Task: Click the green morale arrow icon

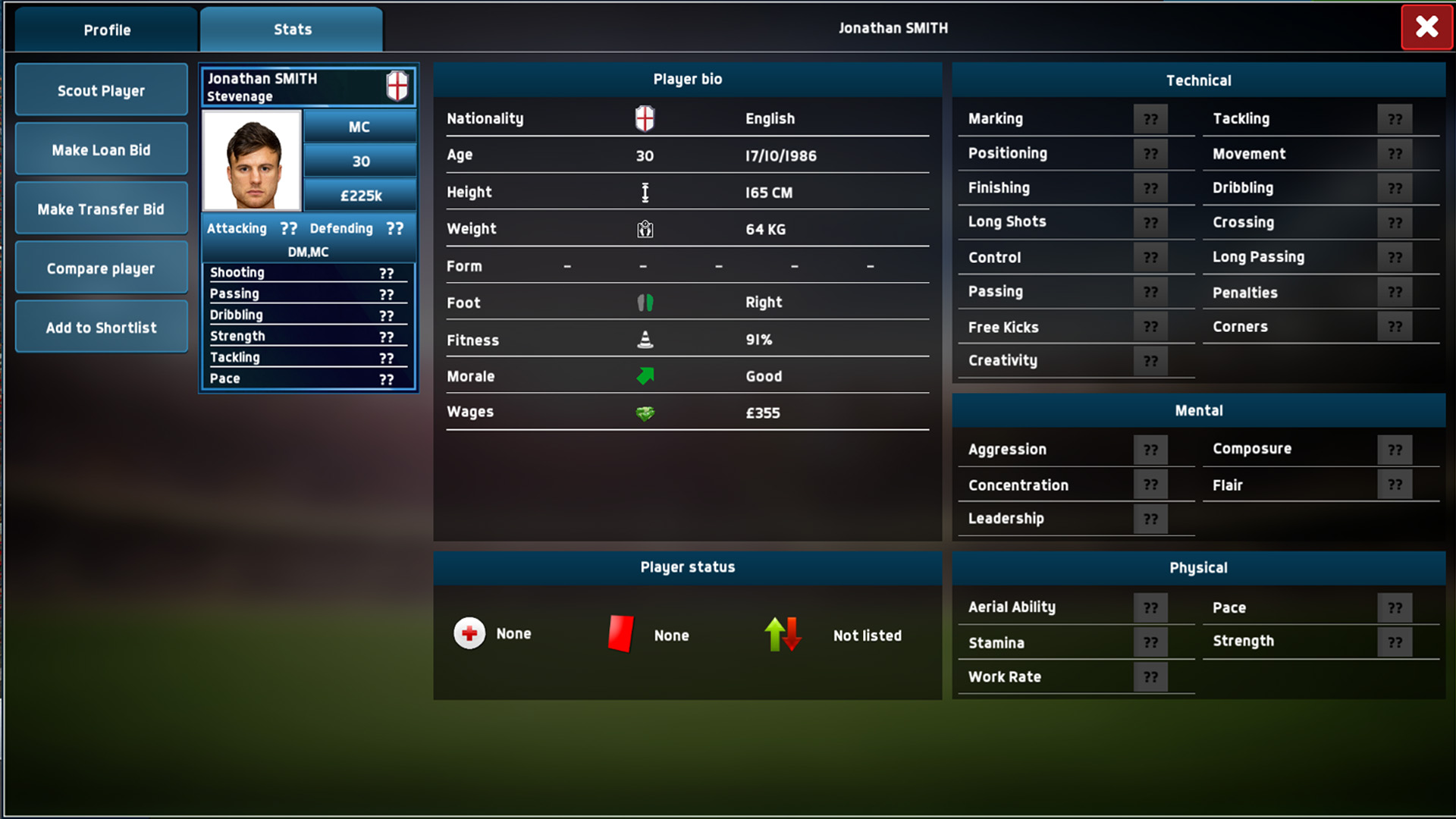Action: [x=644, y=375]
